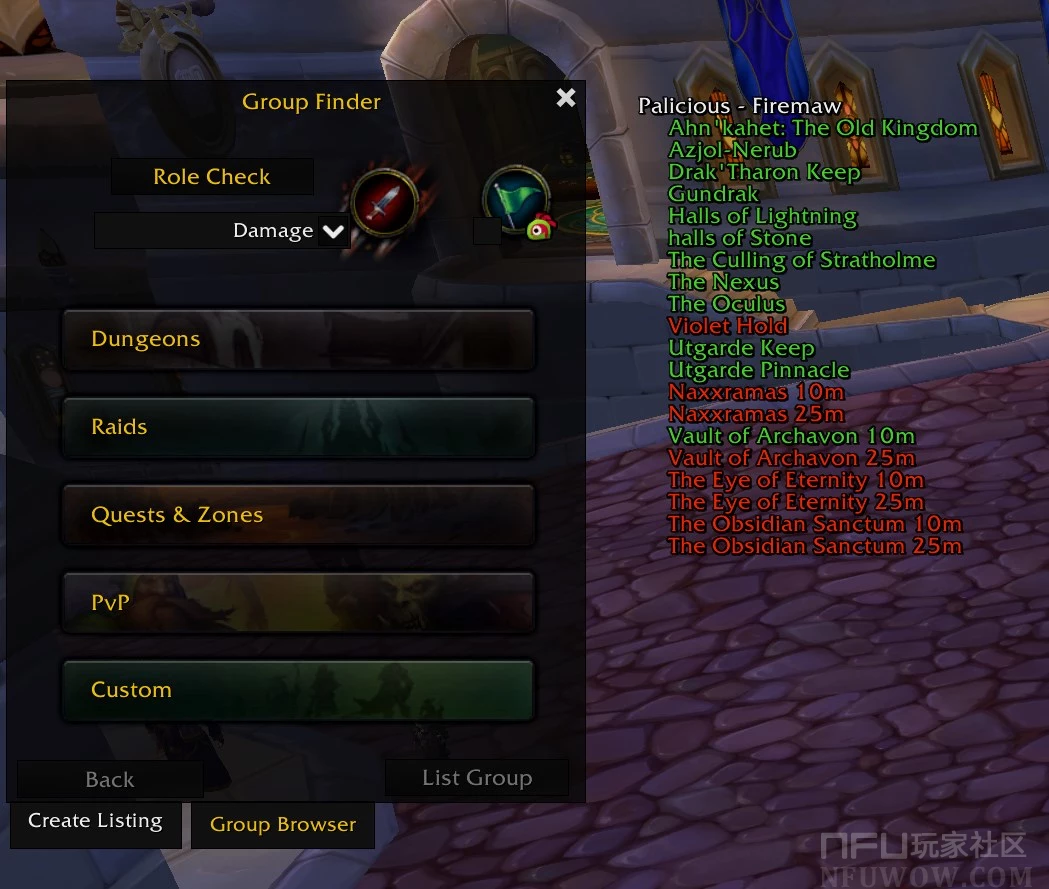Click the Role Check button
This screenshot has width=1049, height=889.
[x=212, y=177]
